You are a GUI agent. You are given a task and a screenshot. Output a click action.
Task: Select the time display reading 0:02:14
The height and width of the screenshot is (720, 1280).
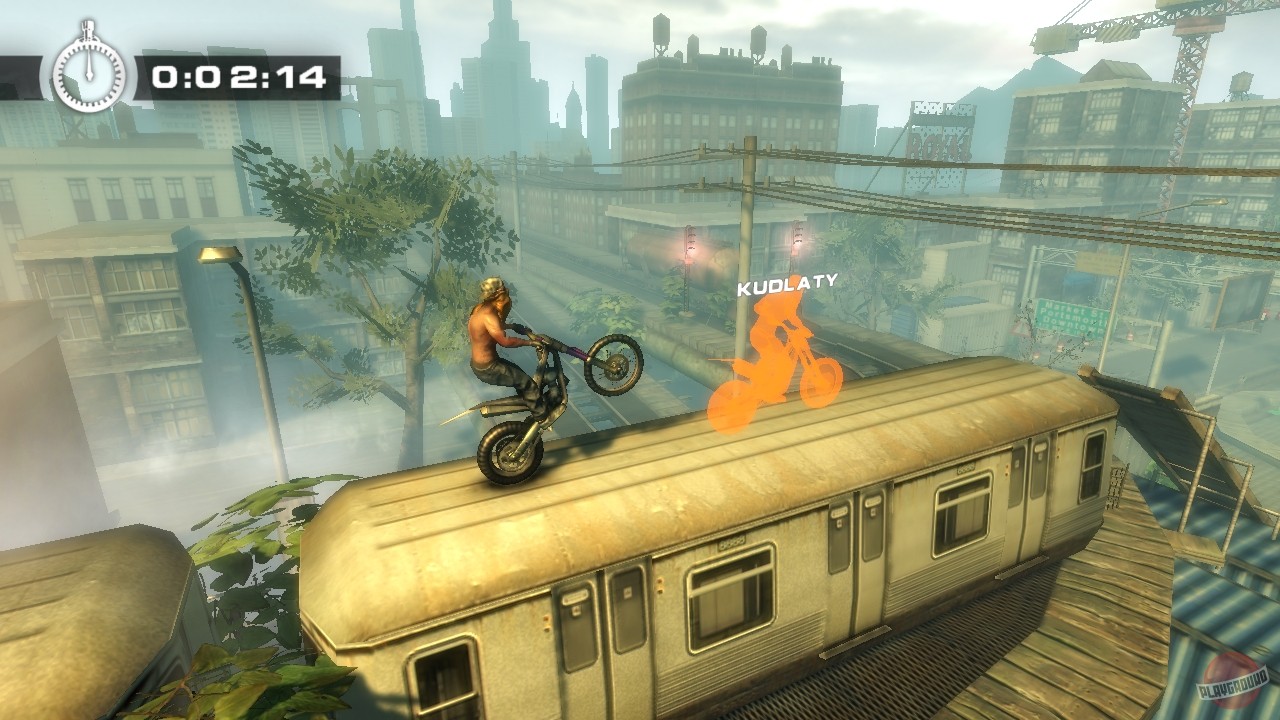coord(238,72)
